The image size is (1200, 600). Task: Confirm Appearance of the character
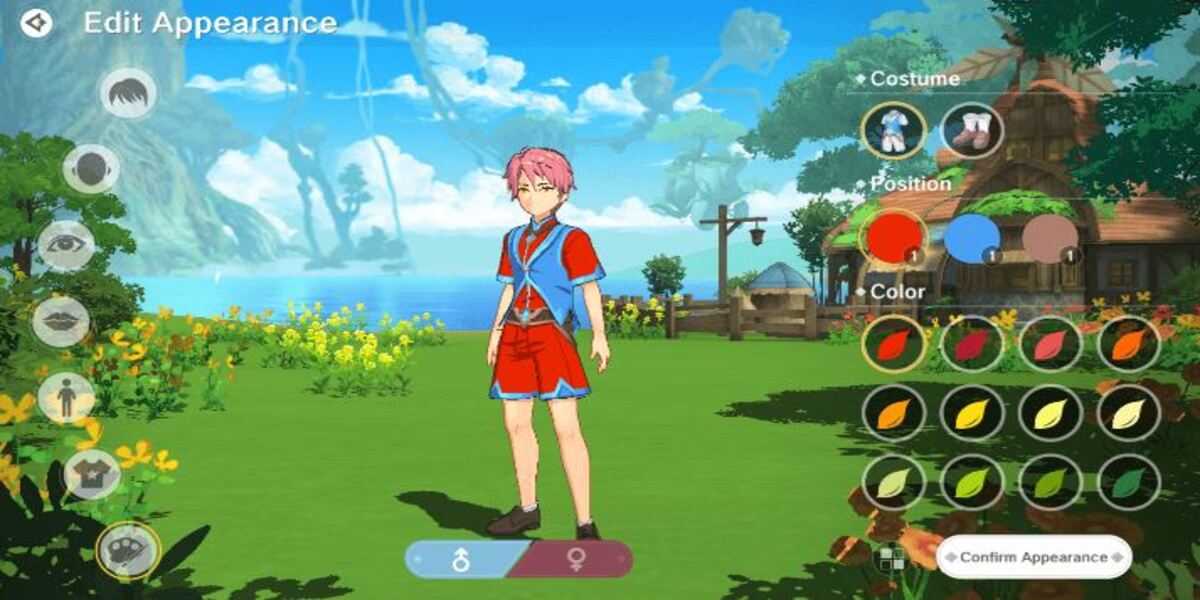(x=1034, y=557)
